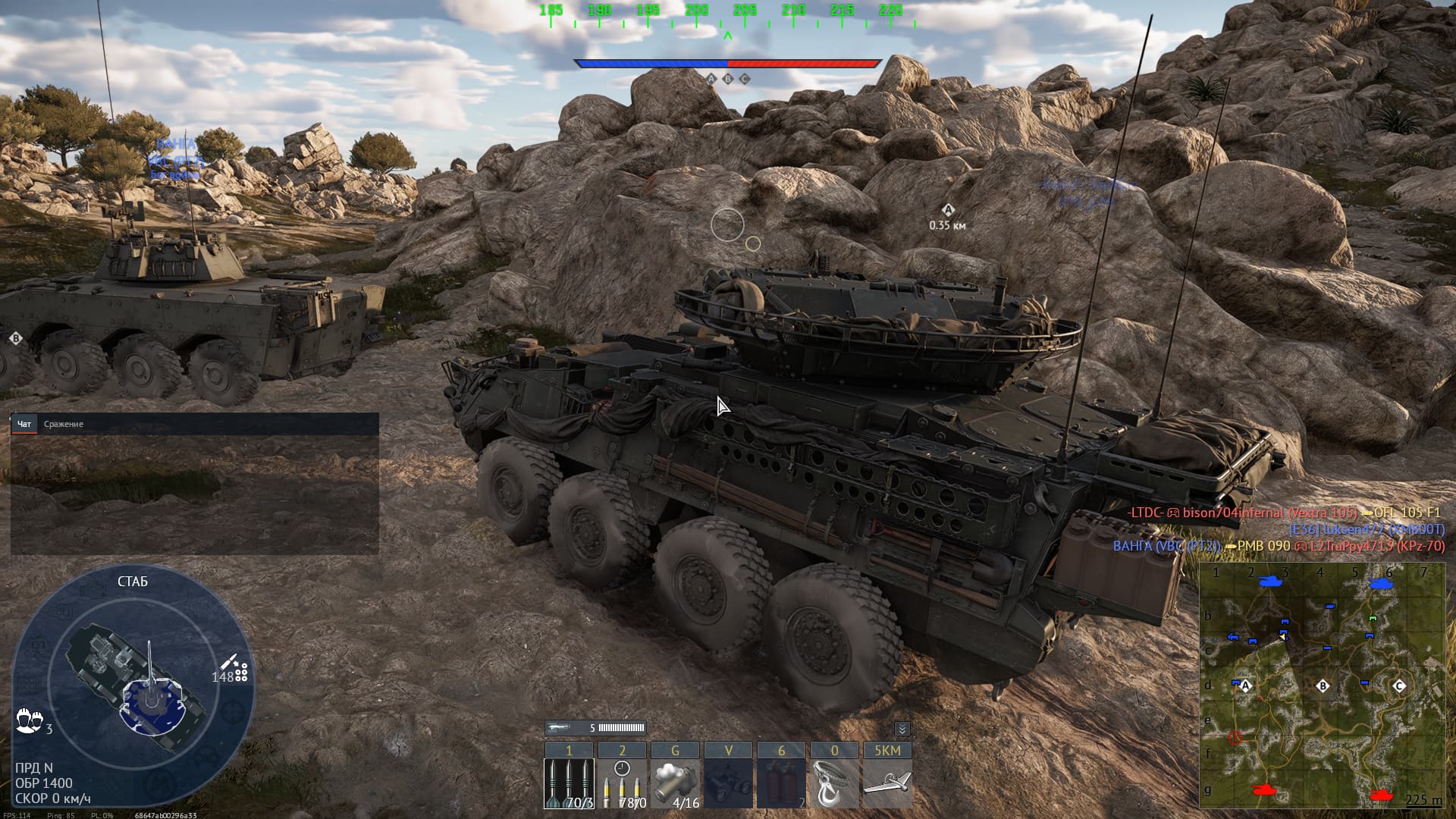Click capture point A on the minimap
Image resolution: width=1456 pixels, height=819 pixels.
[x=1245, y=686]
